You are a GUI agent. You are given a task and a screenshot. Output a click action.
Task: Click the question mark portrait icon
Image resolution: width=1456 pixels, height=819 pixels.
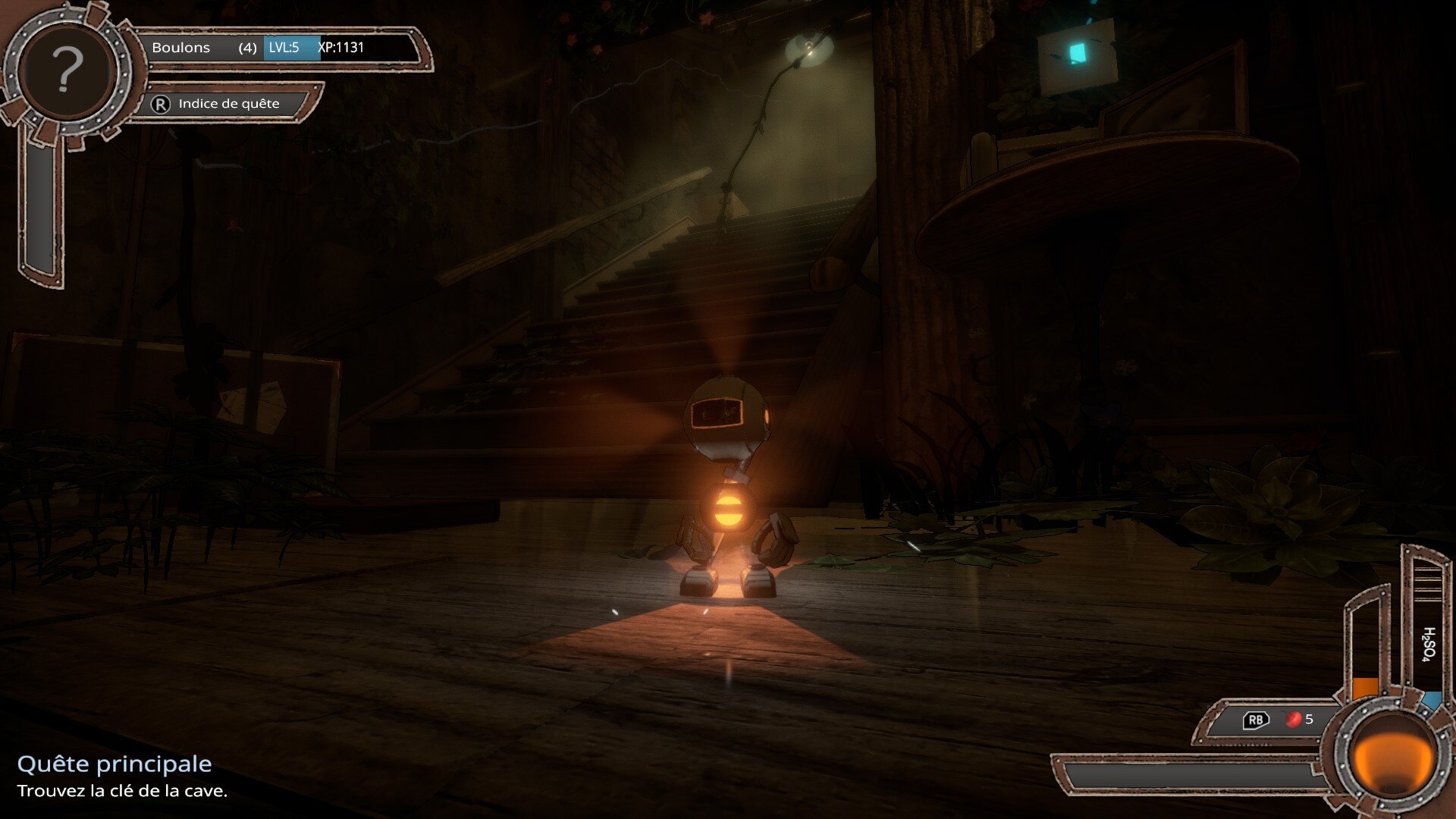[67, 71]
